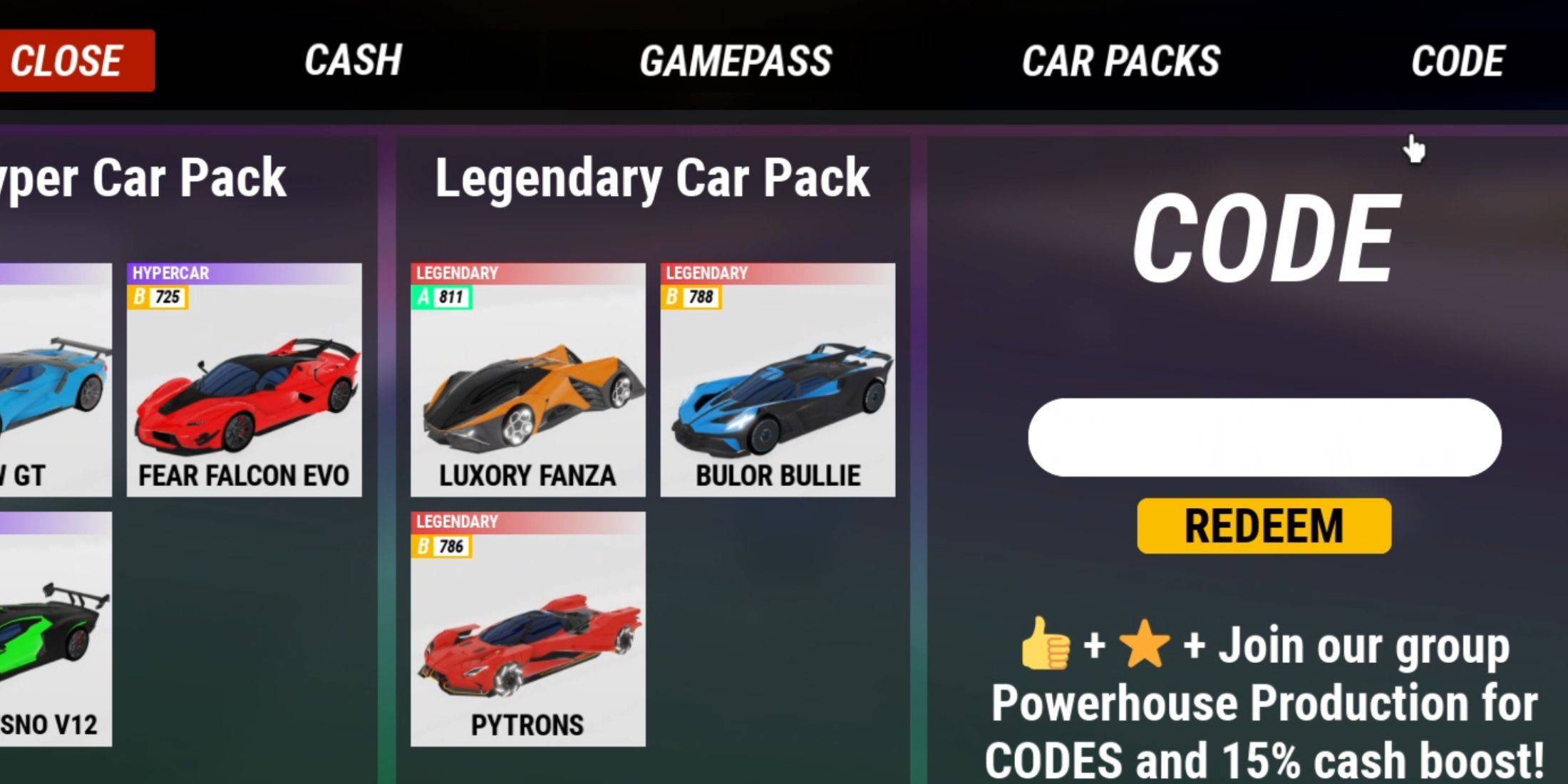
Task: Click the code entry text field
Action: (1264, 438)
